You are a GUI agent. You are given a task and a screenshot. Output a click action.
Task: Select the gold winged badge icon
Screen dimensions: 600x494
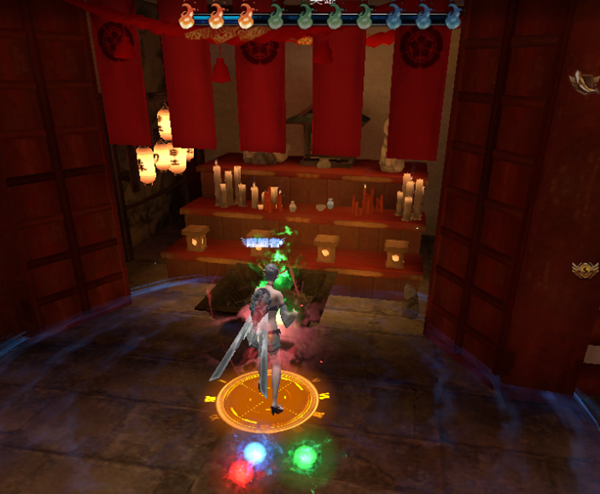(585, 268)
